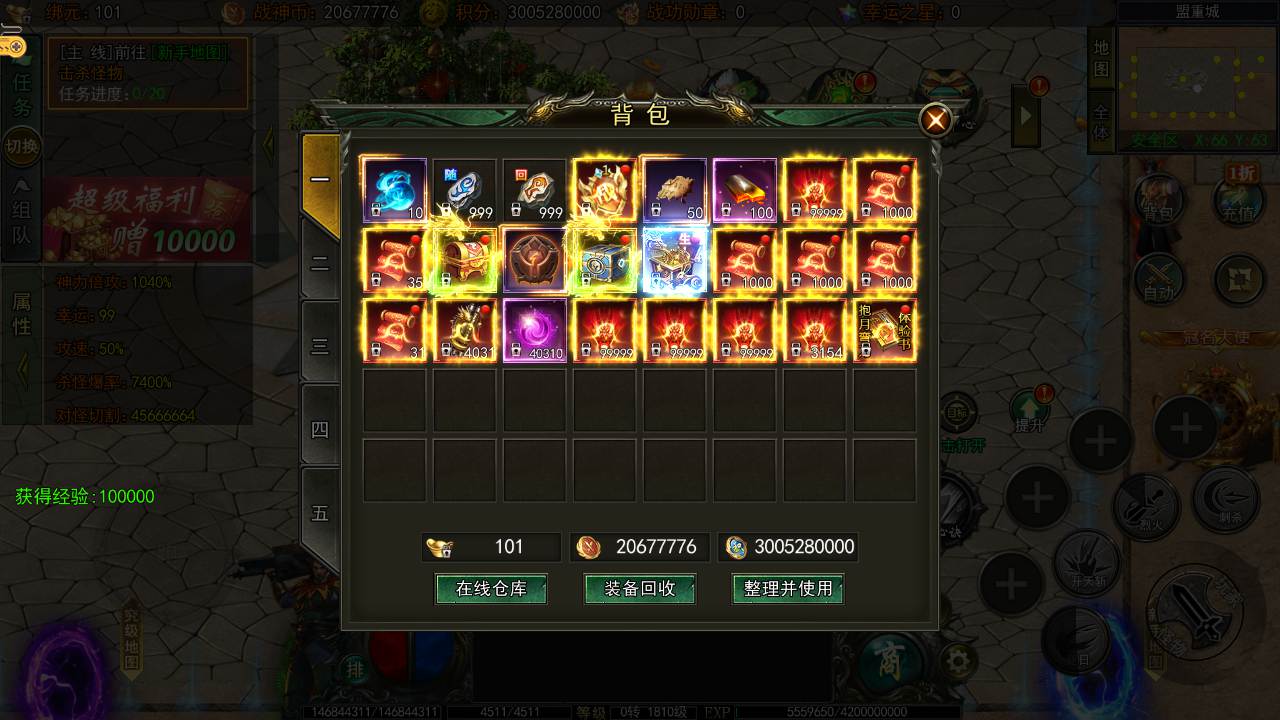The width and height of the screenshot is (1280, 720).
Task: Select the 随 random teleport stone
Action: (x=465, y=190)
